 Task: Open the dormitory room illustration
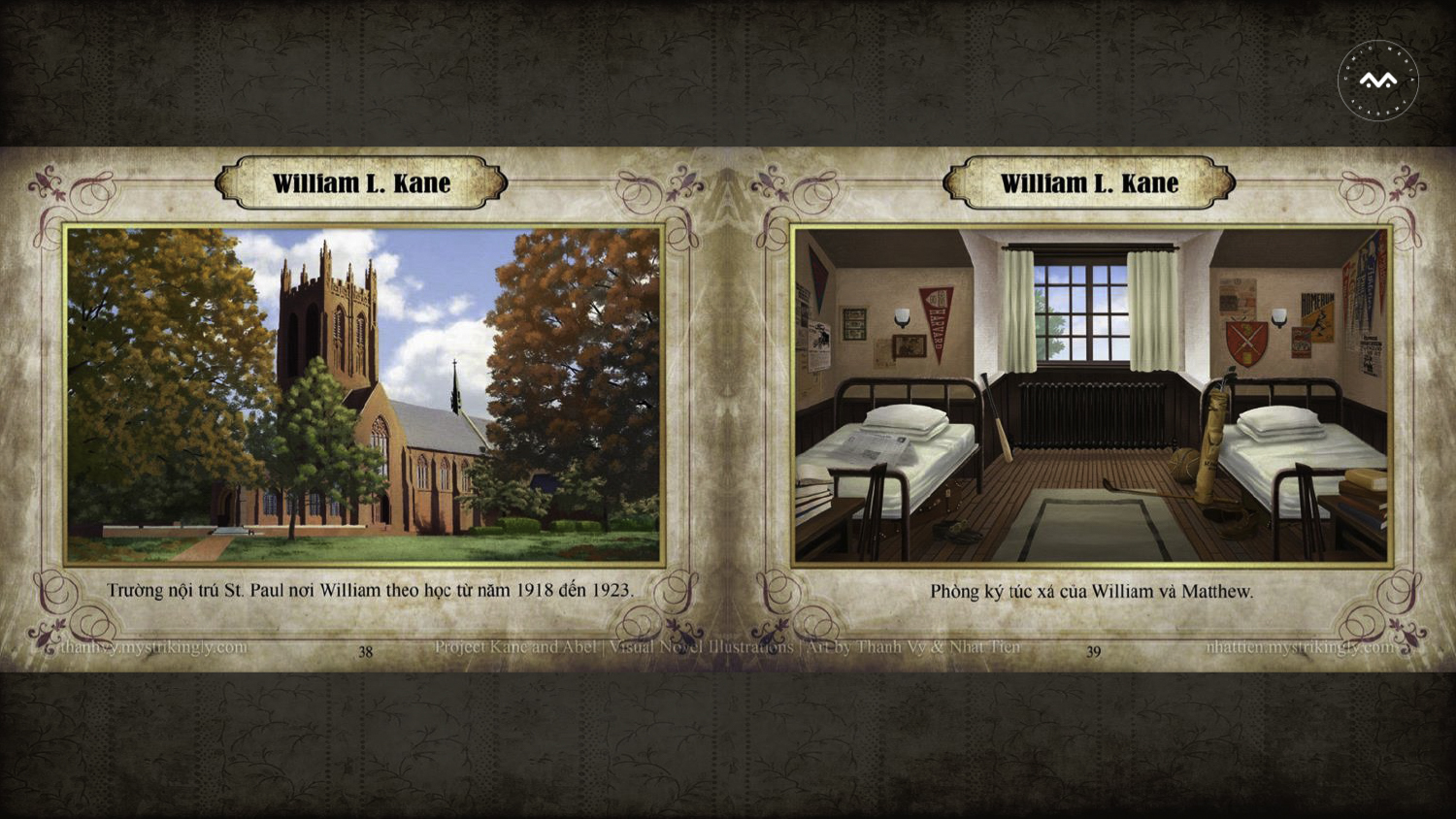1091,395
